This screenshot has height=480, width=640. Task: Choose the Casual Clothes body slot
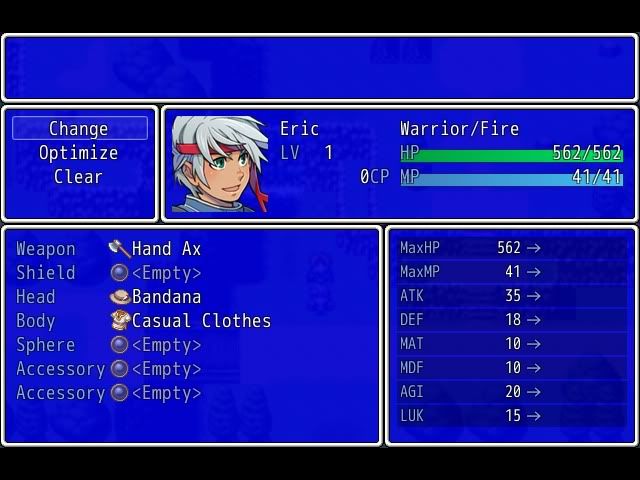pyautogui.click(x=200, y=321)
